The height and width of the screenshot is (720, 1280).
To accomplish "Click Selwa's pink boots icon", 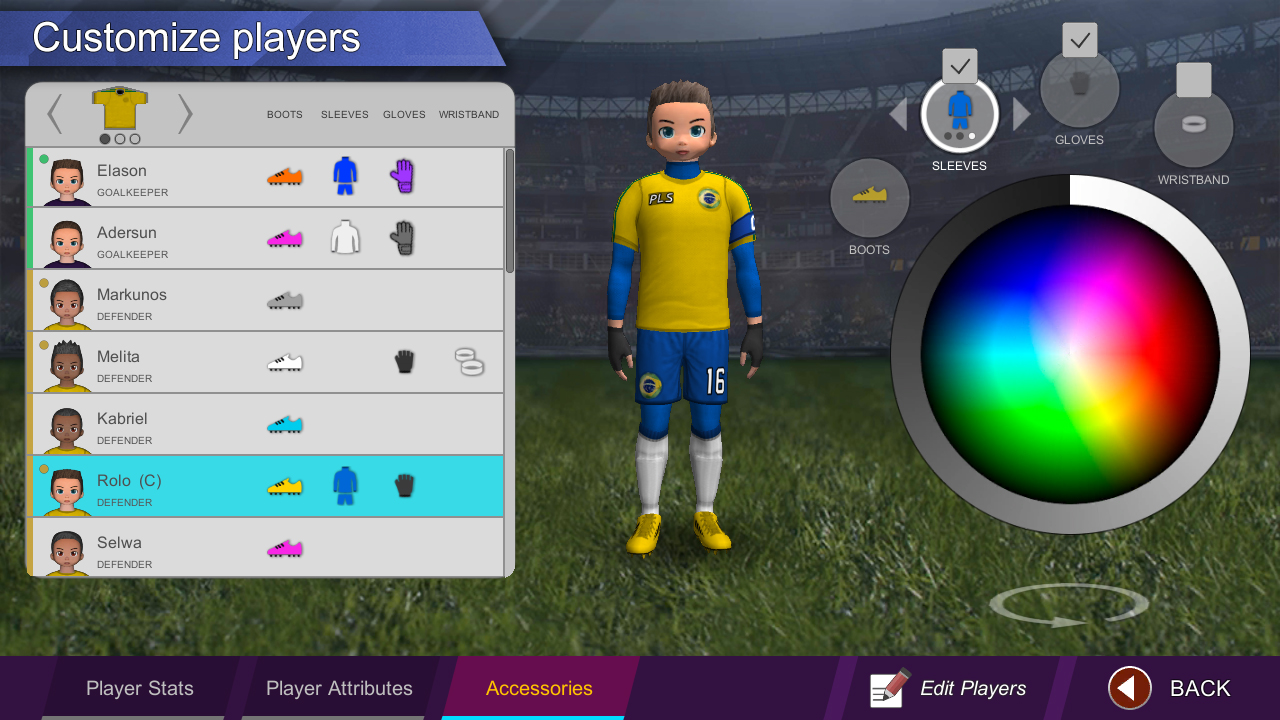I will point(286,547).
